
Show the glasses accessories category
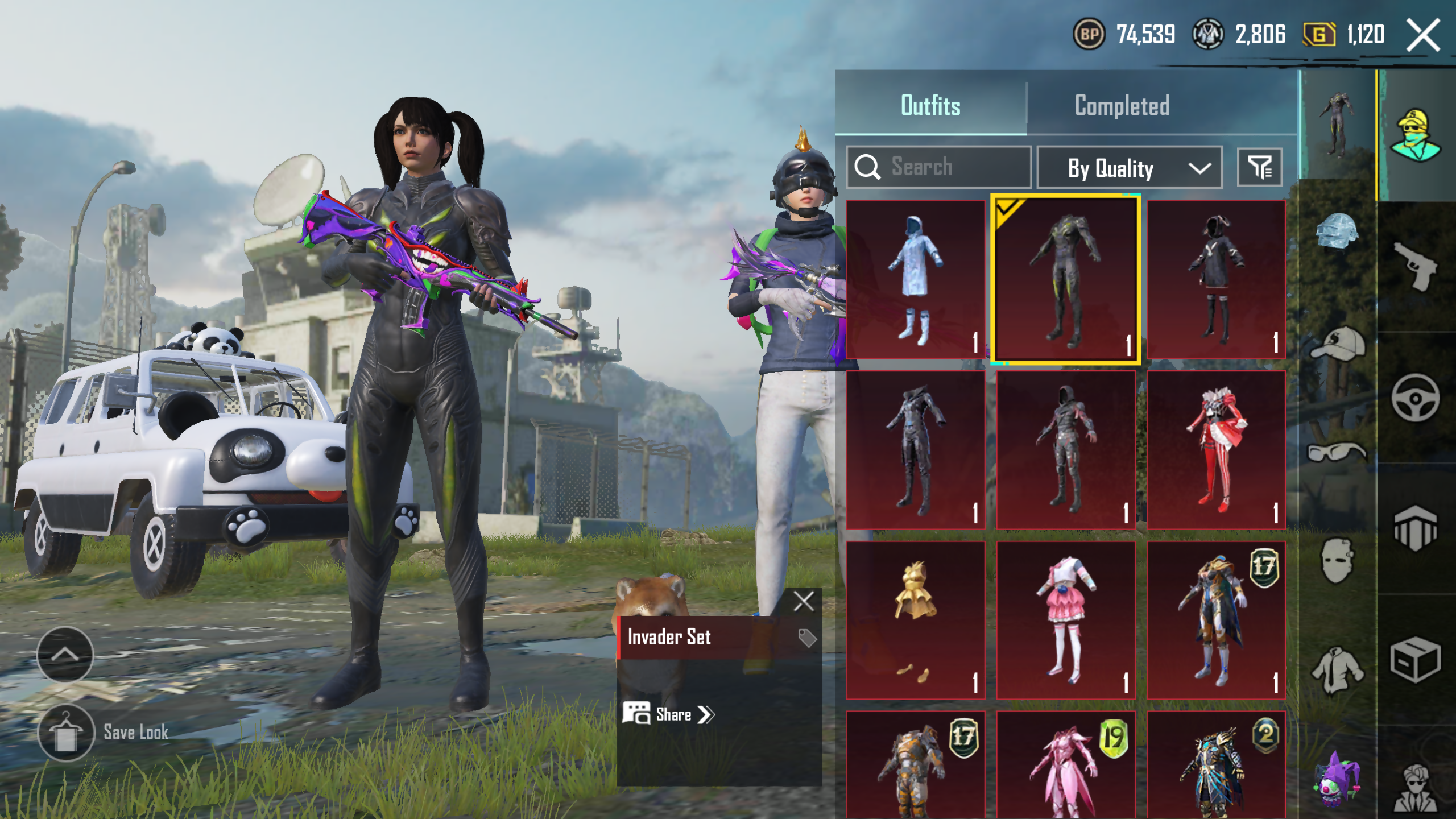(x=1337, y=452)
